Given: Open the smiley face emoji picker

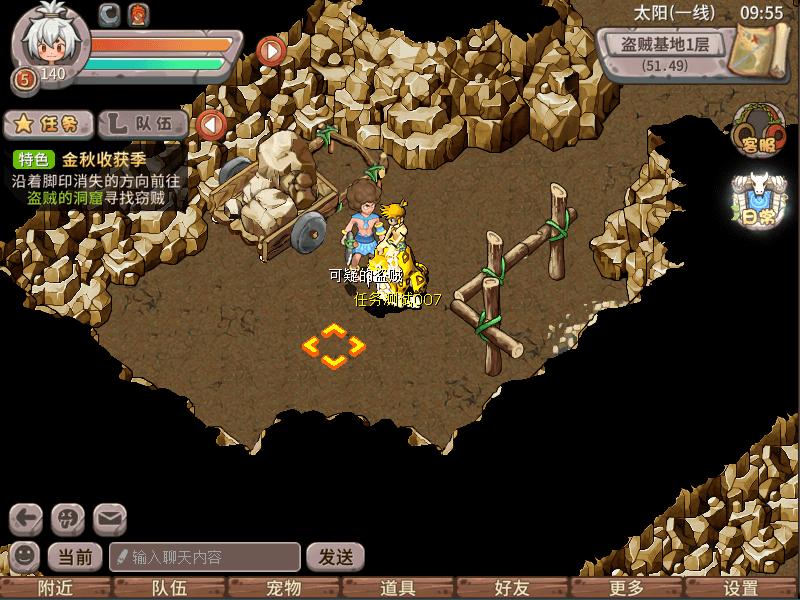Looking at the screenshot, I should (x=24, y=556).
